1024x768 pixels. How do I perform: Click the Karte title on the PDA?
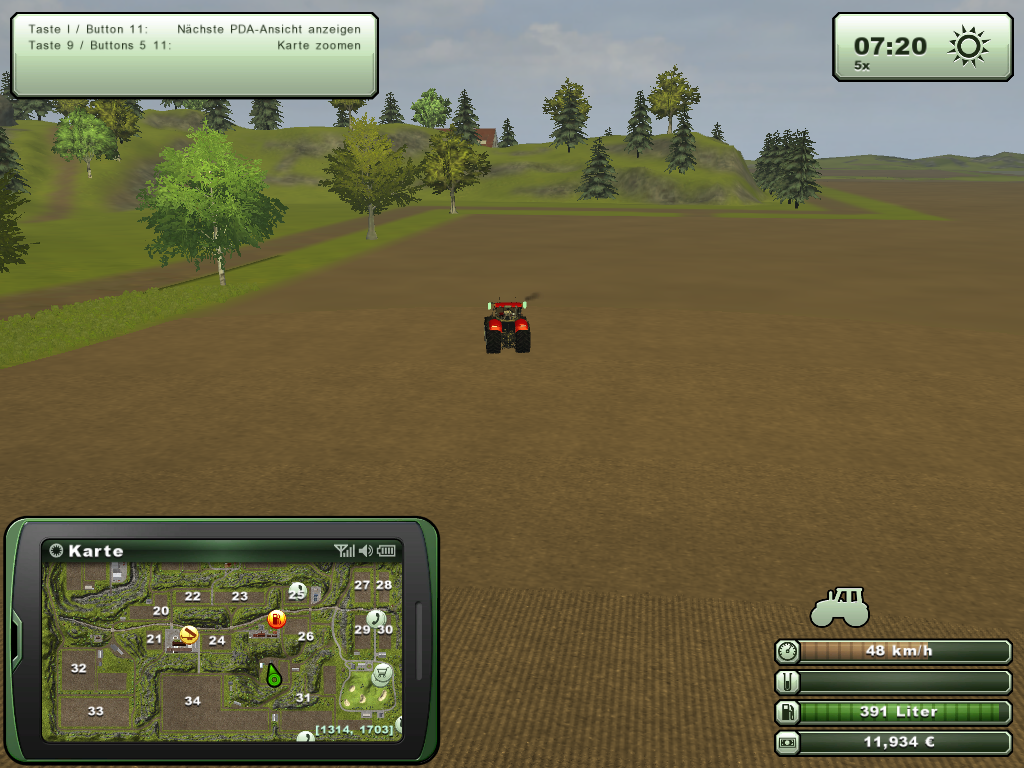[x=96, y=551]
